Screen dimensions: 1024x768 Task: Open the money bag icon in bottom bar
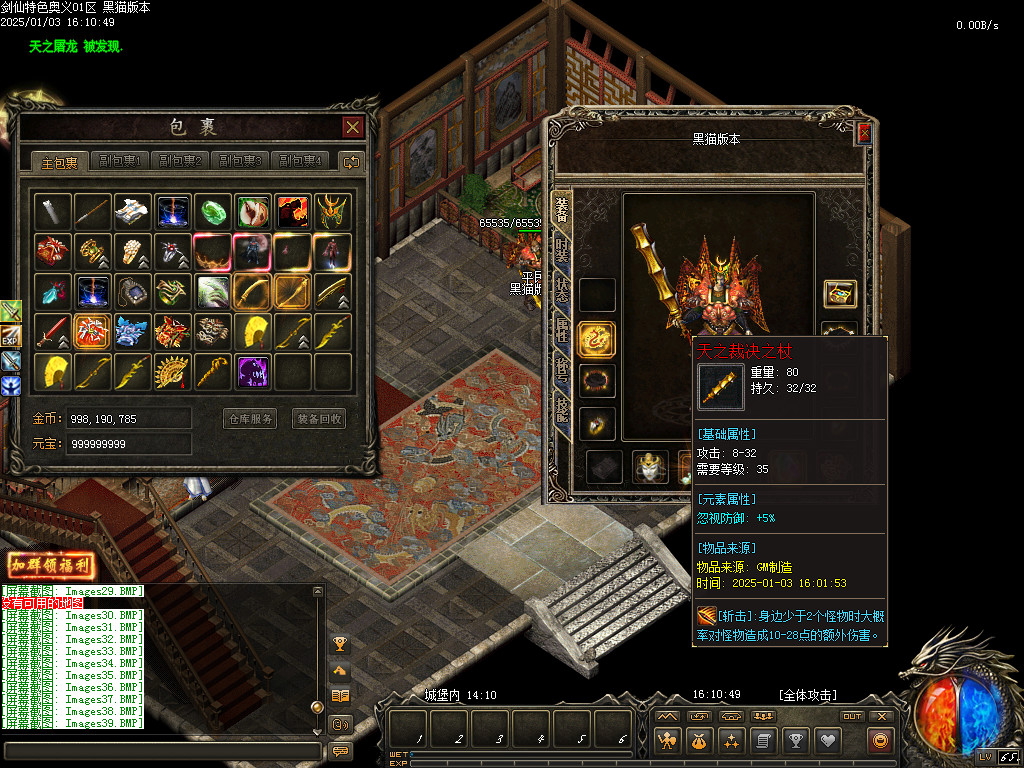(699, 740)
